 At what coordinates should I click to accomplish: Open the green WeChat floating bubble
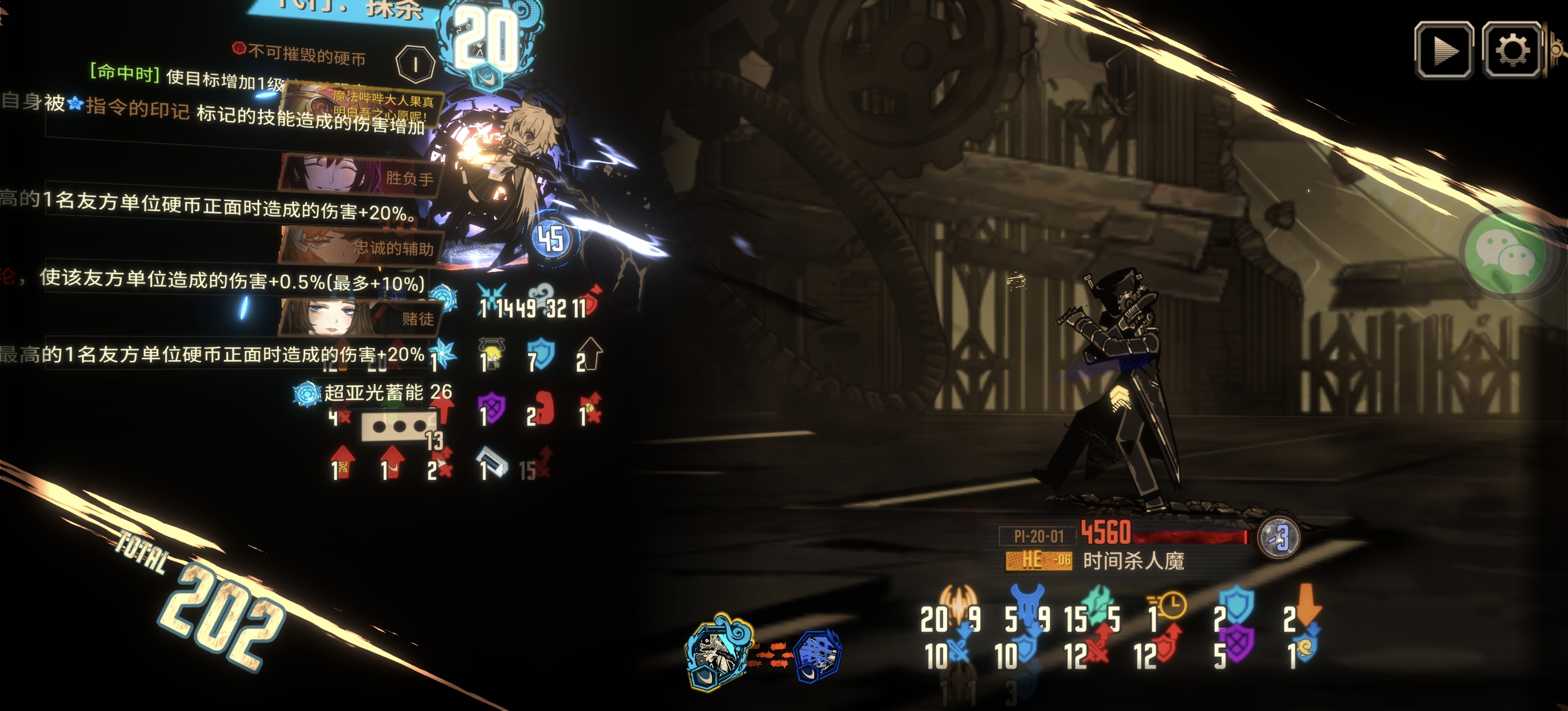point(1505,254)
